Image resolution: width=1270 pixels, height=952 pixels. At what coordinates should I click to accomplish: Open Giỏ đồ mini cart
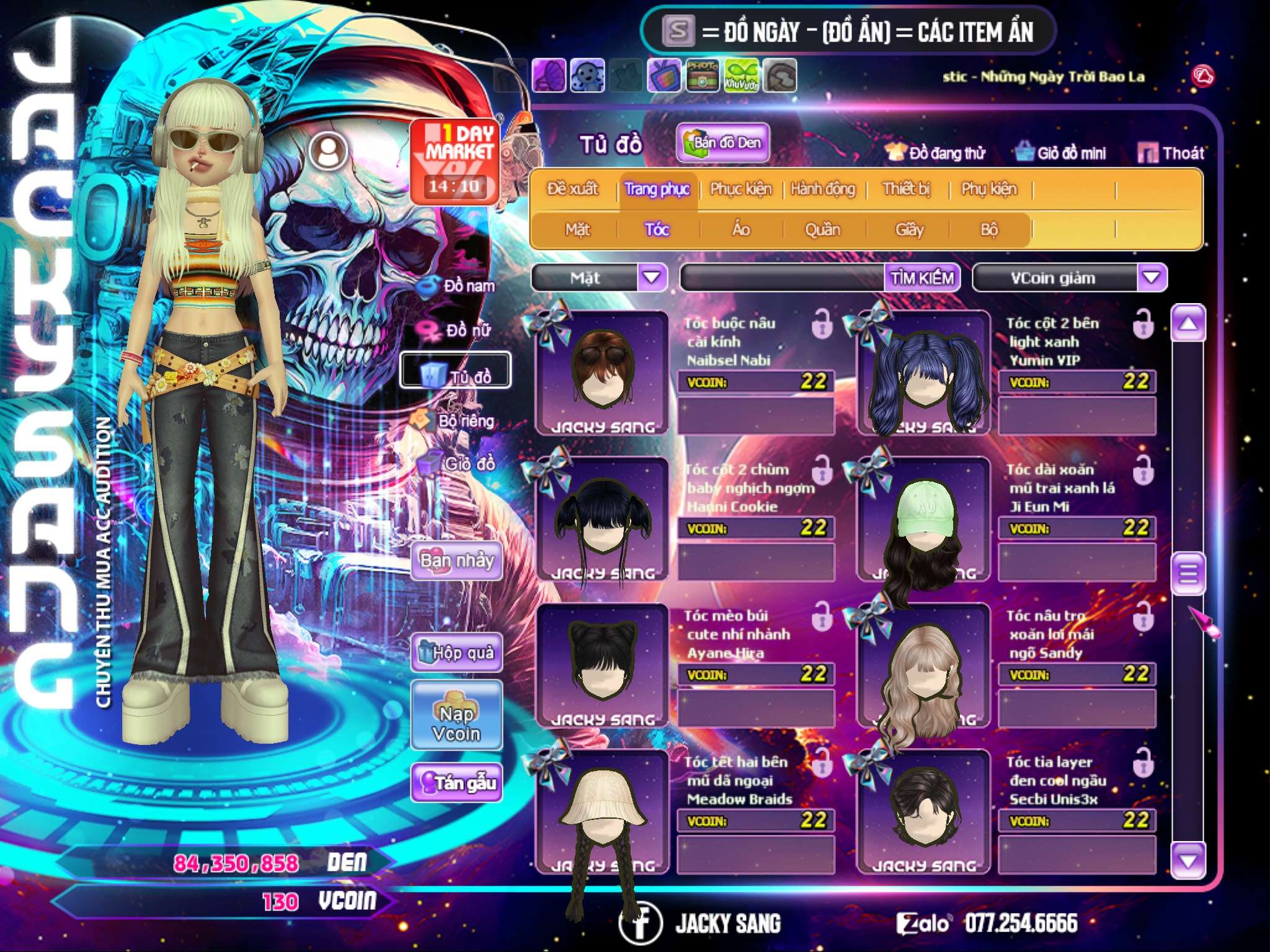1061,153
